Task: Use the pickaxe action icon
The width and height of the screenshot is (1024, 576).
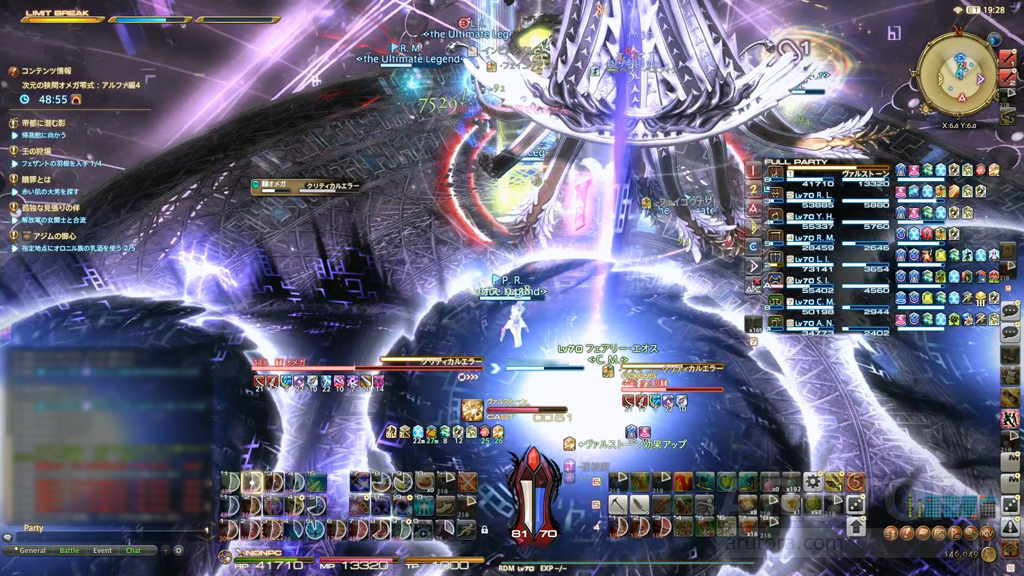Action: (x=616, y=505)
